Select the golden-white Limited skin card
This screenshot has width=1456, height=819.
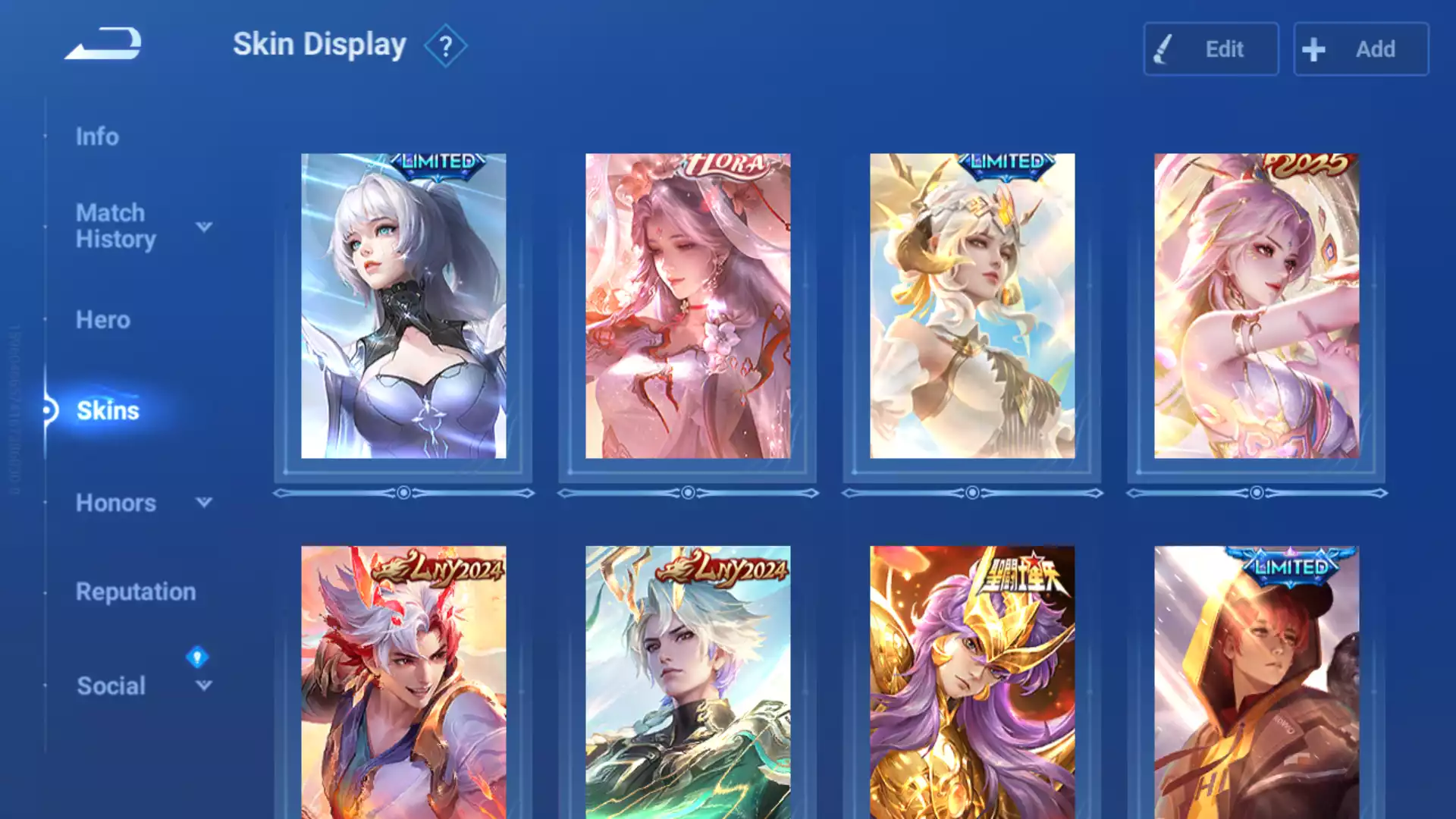tap(972, 306)
